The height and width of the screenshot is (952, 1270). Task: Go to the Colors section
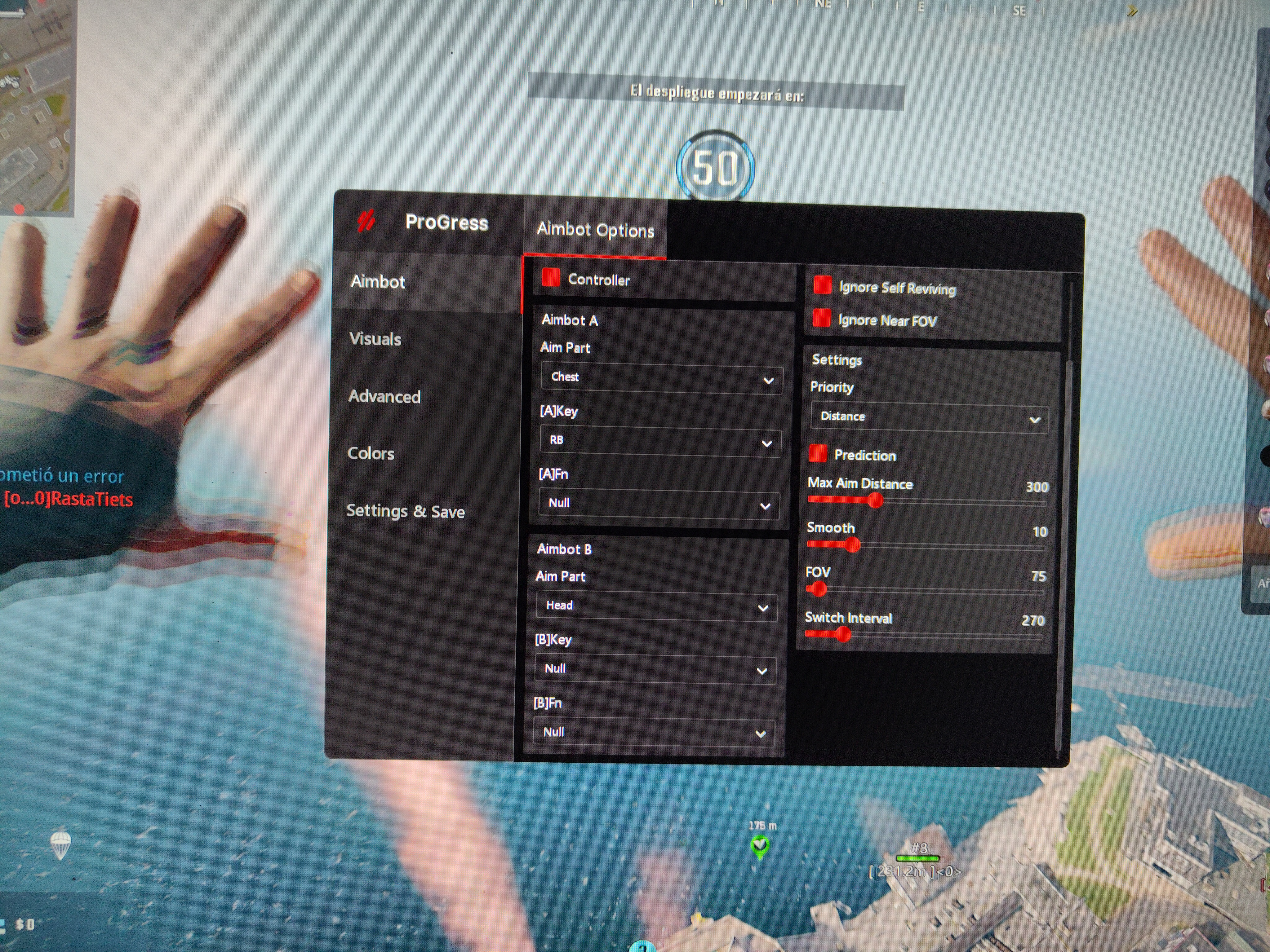[371, 453]
